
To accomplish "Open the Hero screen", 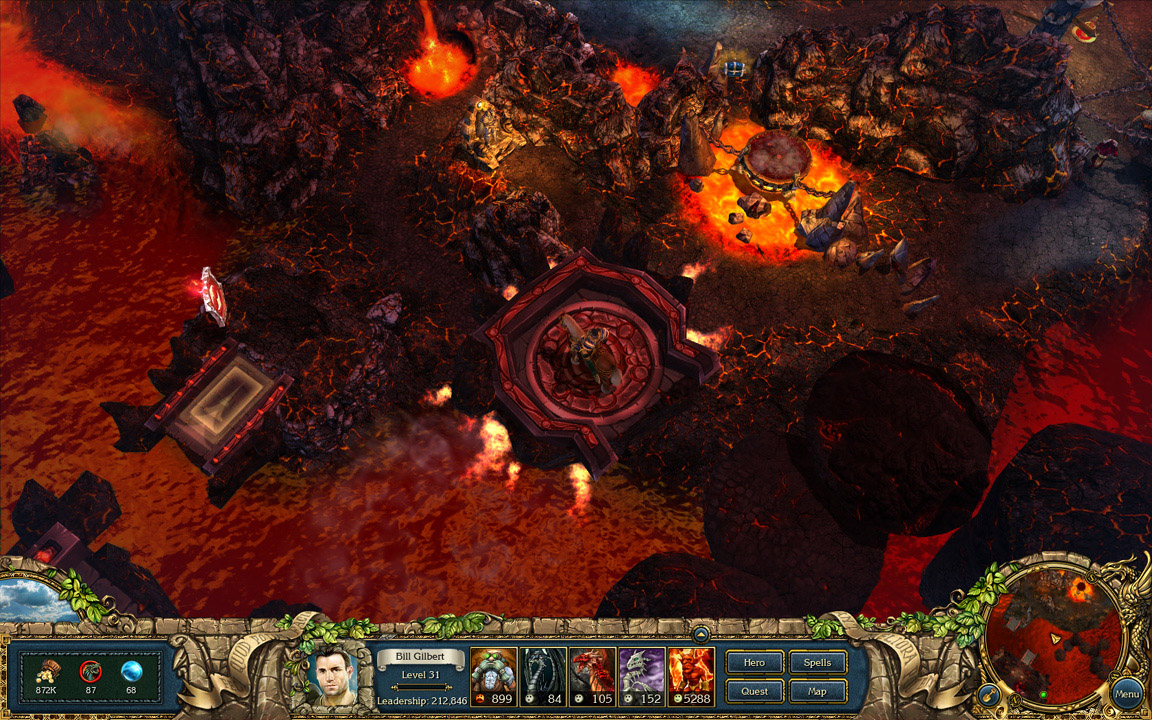I will click(754, 663).
